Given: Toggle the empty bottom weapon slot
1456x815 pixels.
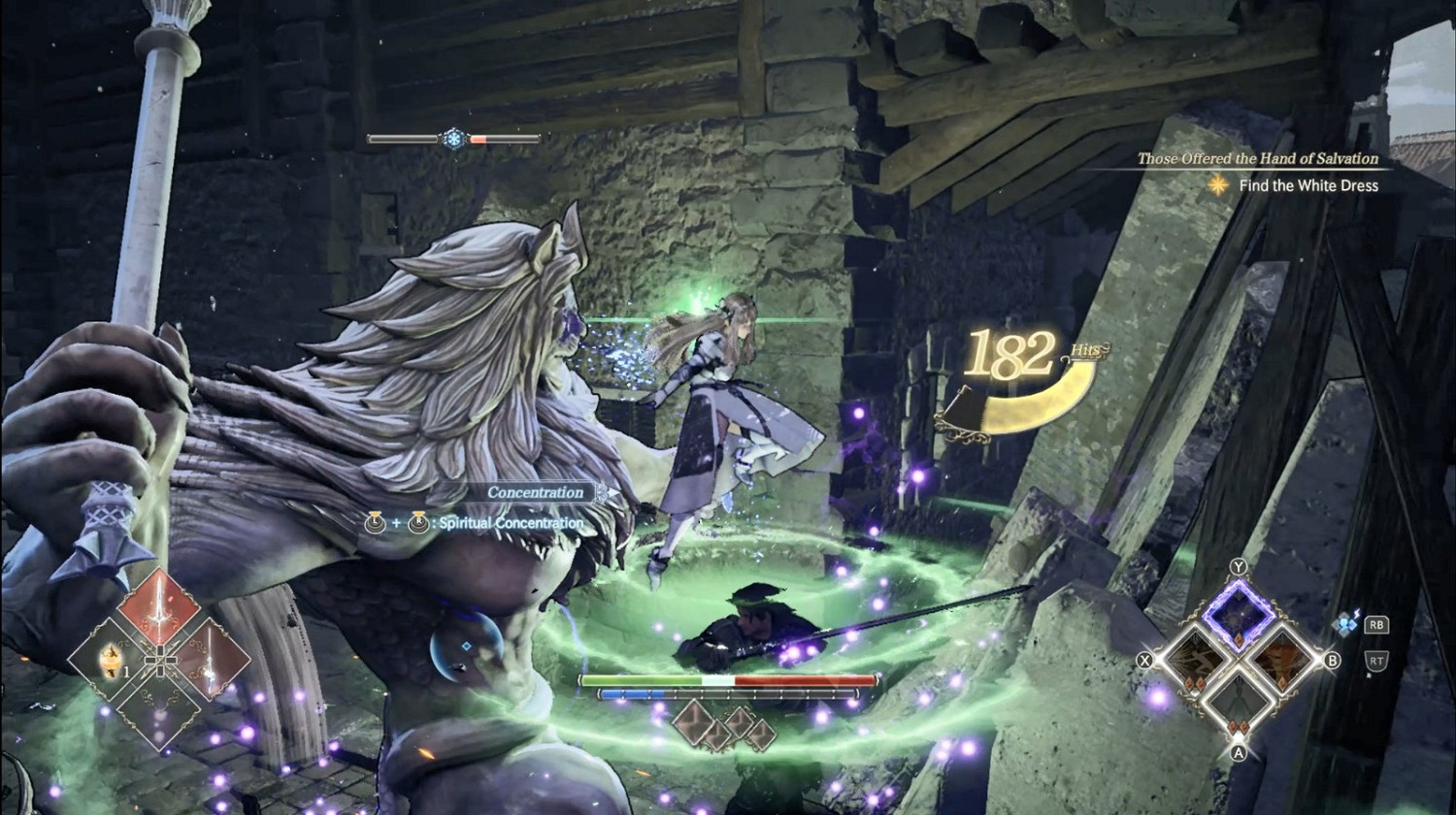Looking at the screenshot, I should [160, 718].
